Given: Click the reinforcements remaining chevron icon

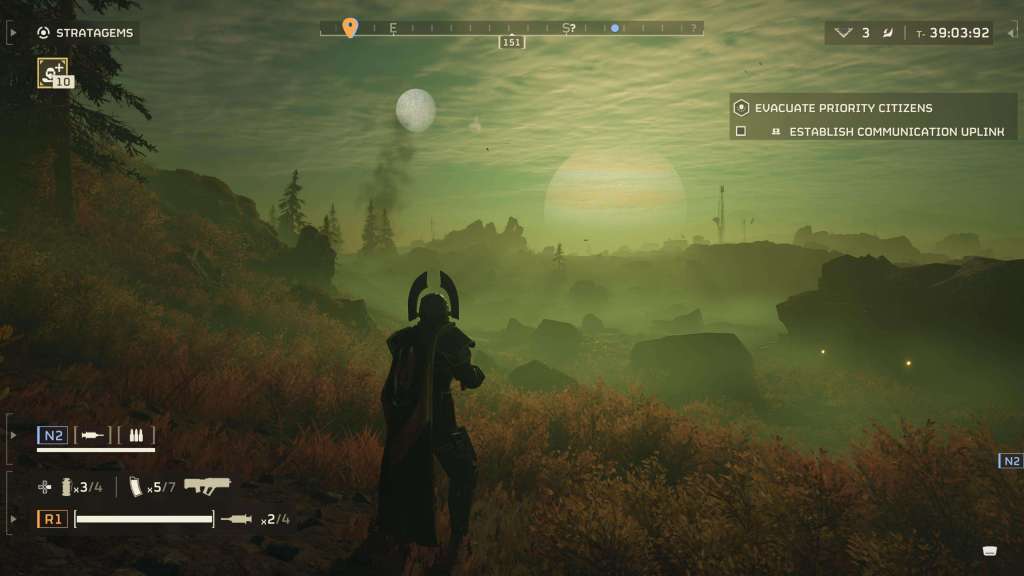Looking at the screenshot, I should [x=843, y=33].
